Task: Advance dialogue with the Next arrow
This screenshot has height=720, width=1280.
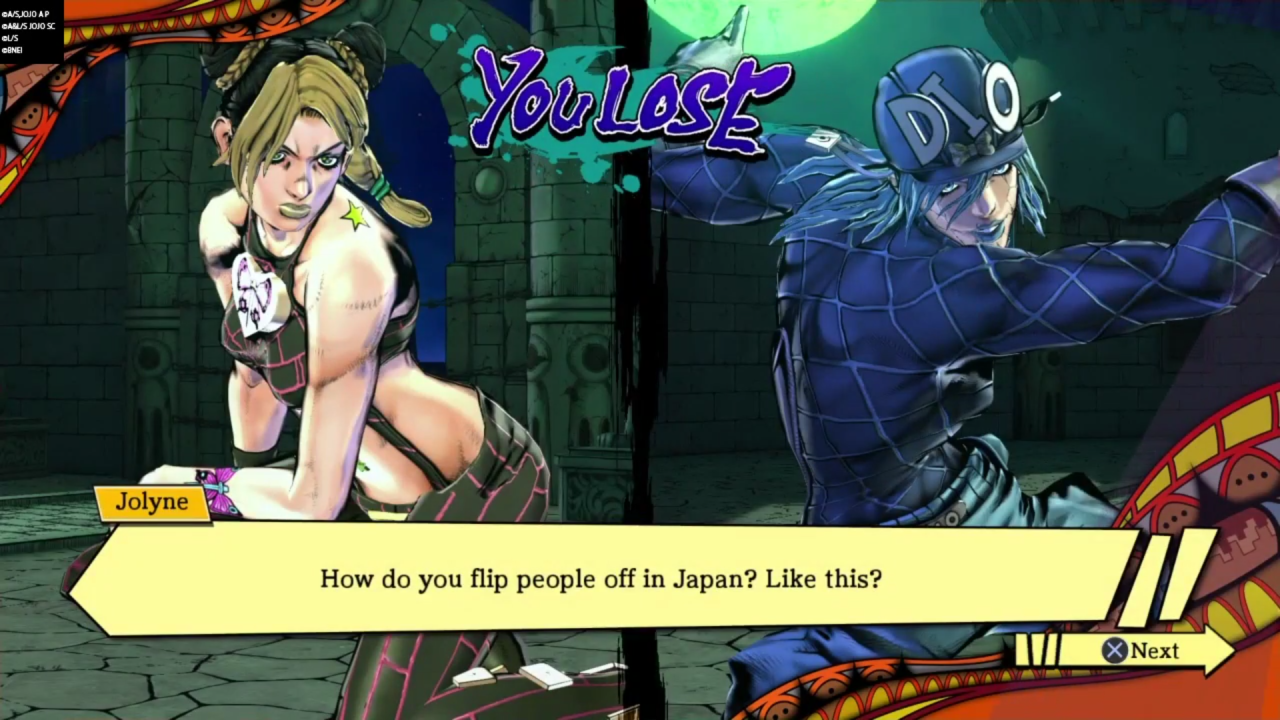Action: point(1142,651)
